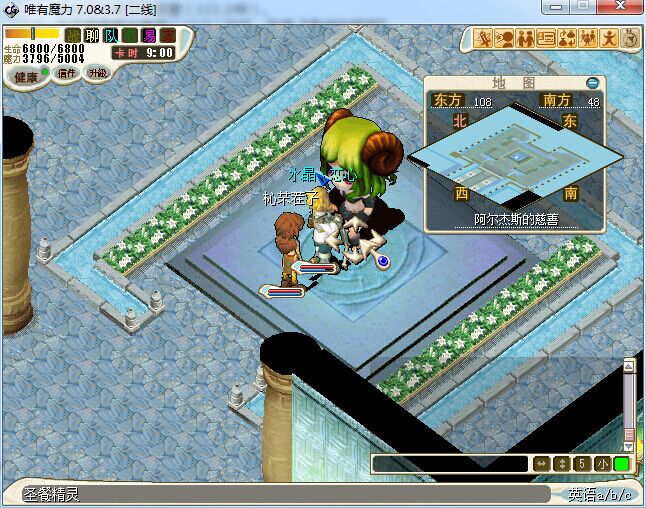646x508 pixels.
Task: Open the two-people party menu icon
Action: (525, 39)
